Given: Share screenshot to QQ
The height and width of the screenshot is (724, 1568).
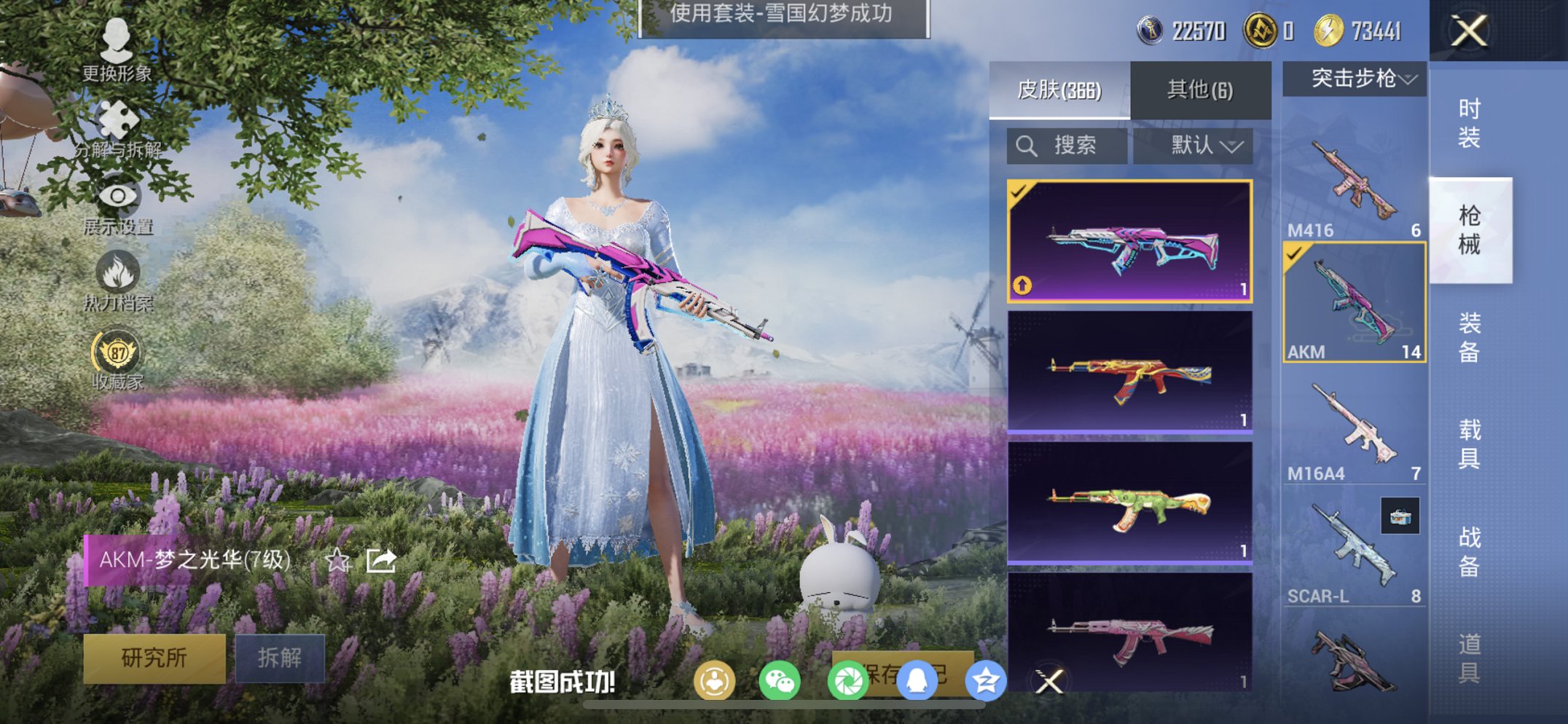Looking at the screenshot, I should tap(918, 681).
